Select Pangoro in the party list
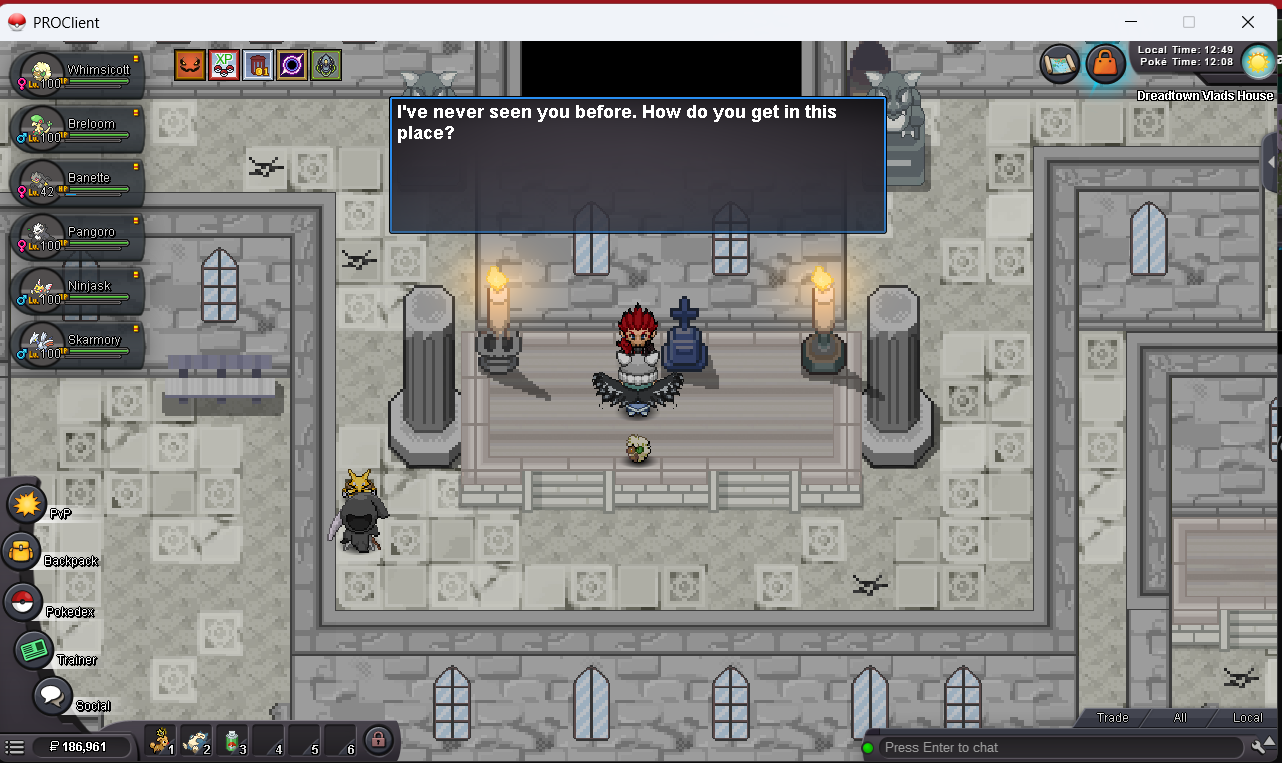This screenshot has width=1282, height=763. click(x=78, y=235)
